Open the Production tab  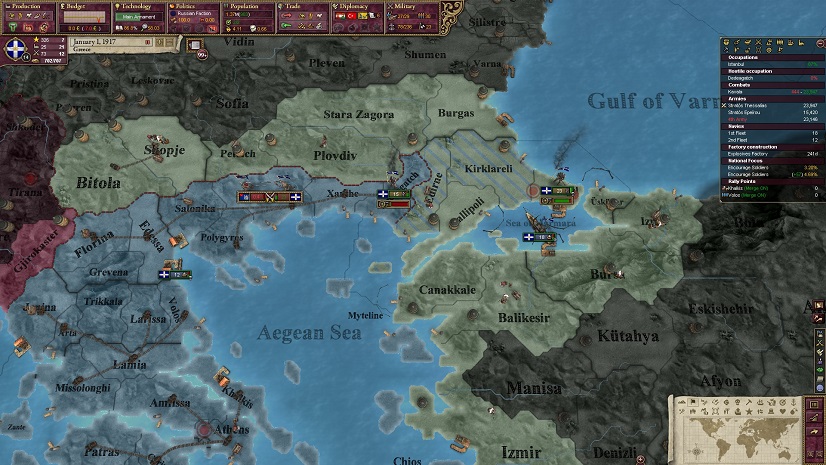click(x=27, y=6)
